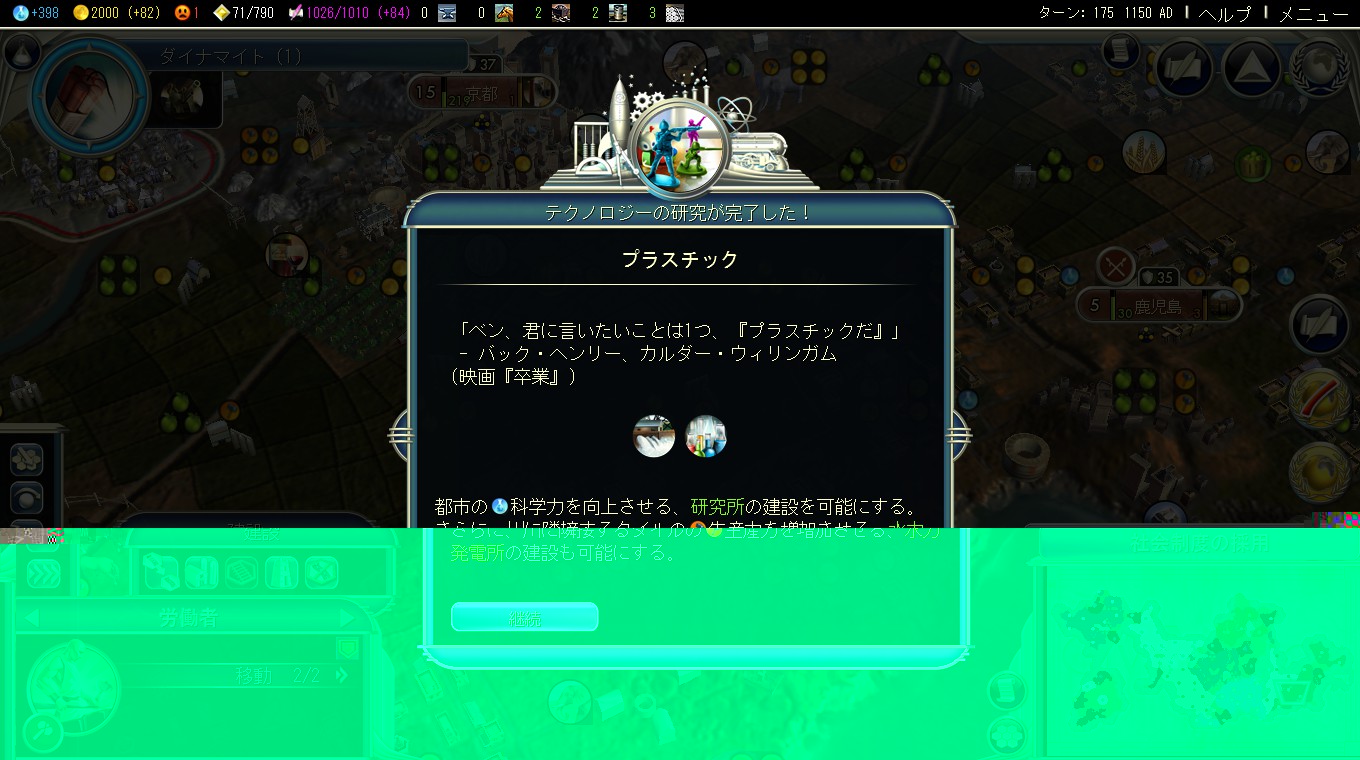1360x760 pixels.
Task: Open the ヘルプ menu item
Action: [x=1224, y=15]
